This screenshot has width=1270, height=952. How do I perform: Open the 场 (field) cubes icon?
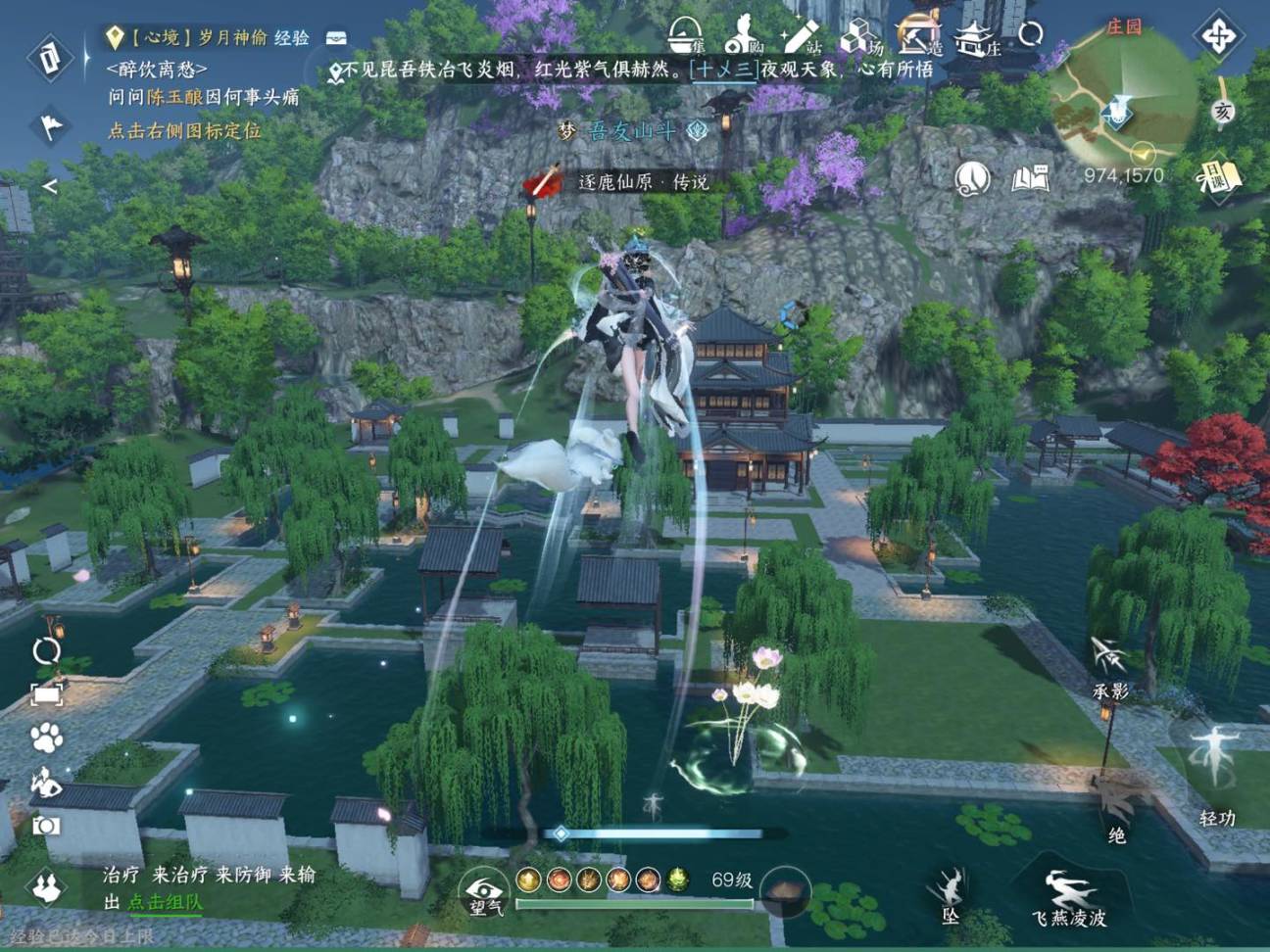click(x=857, y=37)
